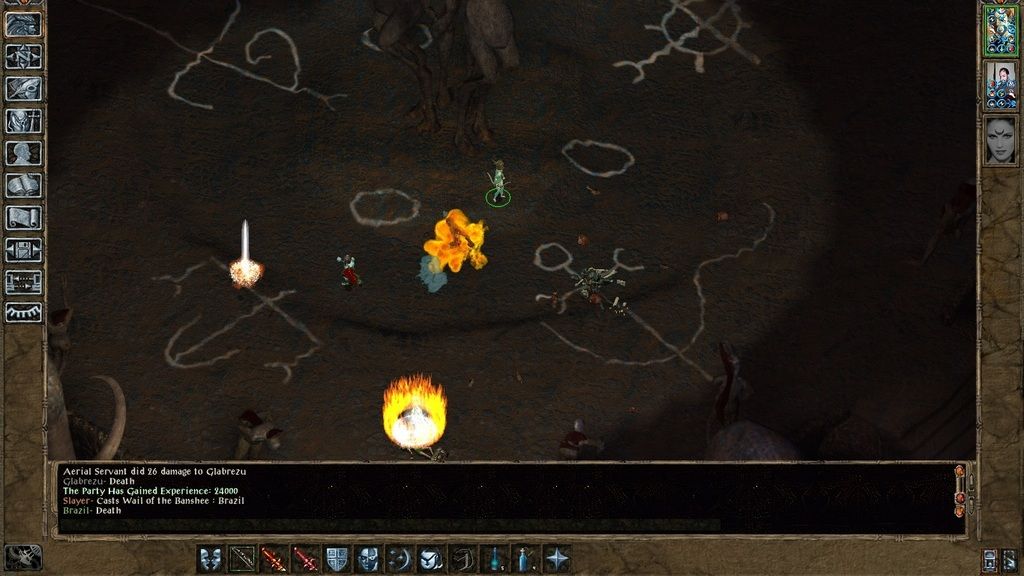Click the half-shadowed face ability icon
This screenshot has height=576, width=1024.
pyautogui.click(x=368, y=559)
